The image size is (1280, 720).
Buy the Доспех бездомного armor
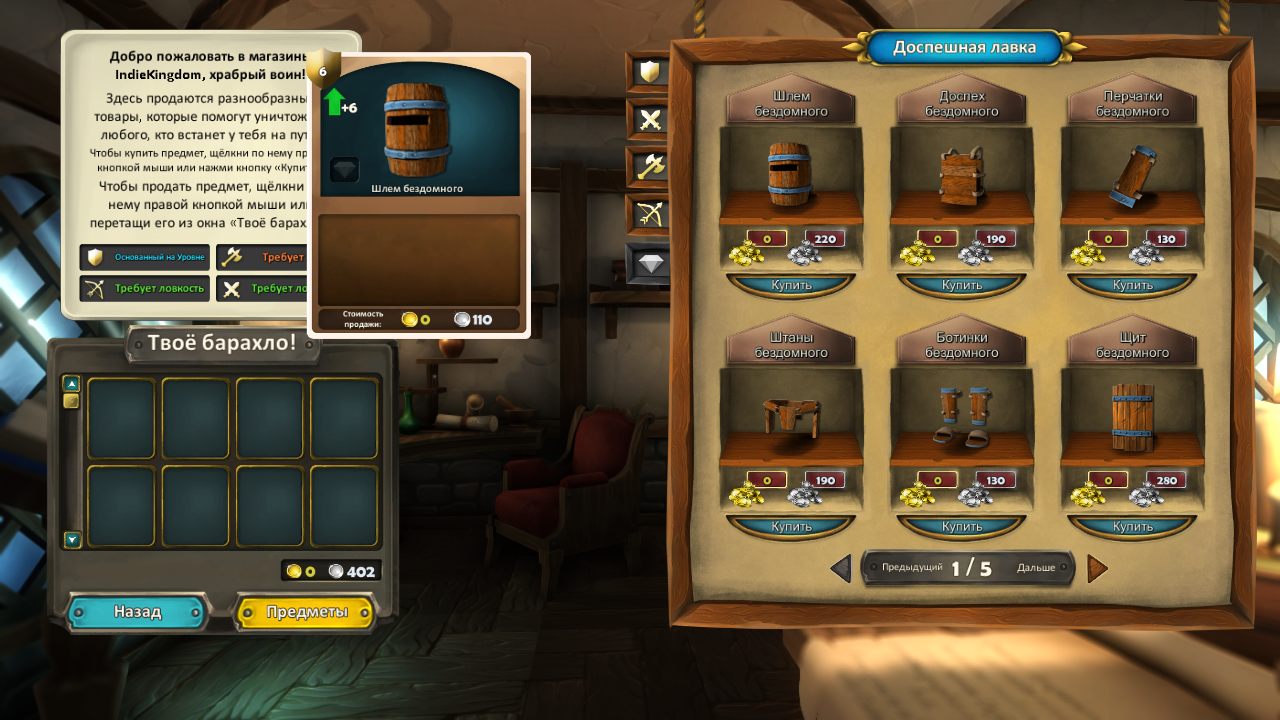(x=961, y=285)
